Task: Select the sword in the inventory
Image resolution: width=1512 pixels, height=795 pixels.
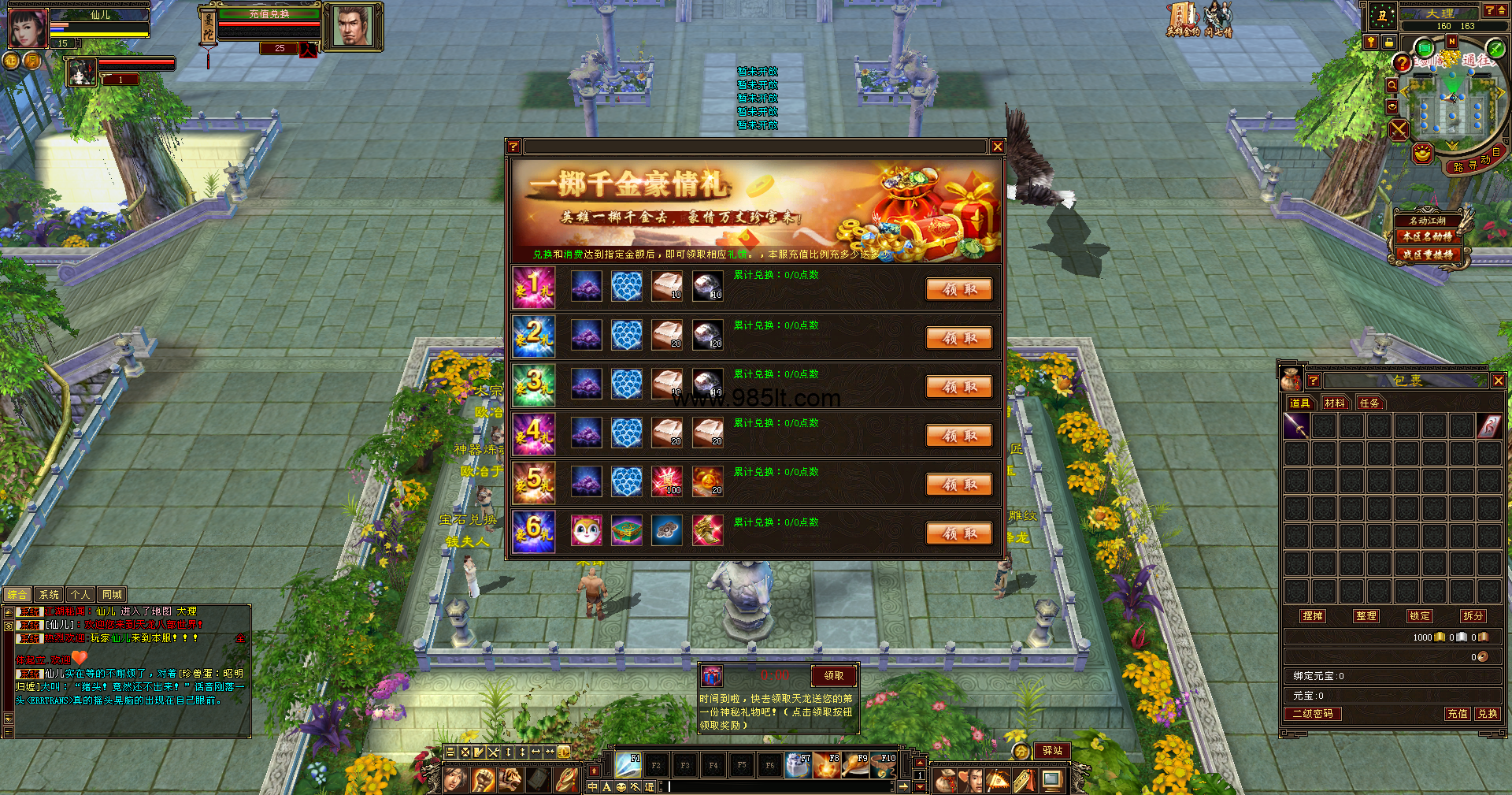Action: coord(1296,426)
